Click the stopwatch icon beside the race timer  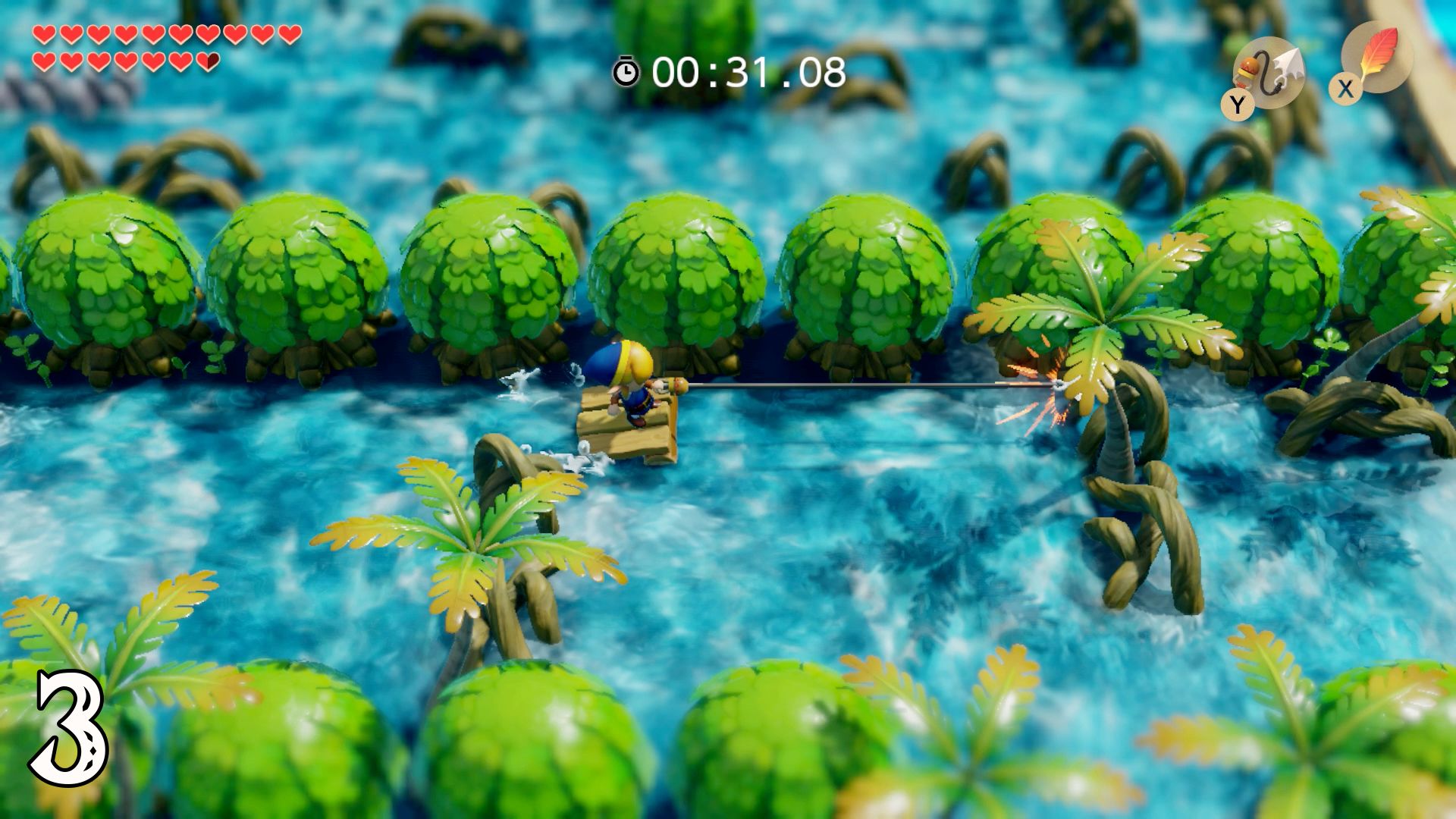tap(626, 73)
